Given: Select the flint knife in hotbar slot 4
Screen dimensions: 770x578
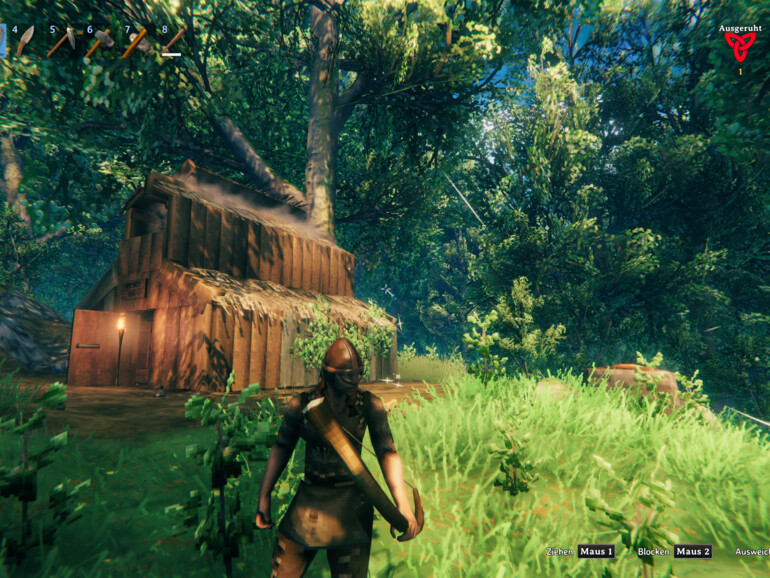Looking at the screenshot, I should (x=24, y=41).
